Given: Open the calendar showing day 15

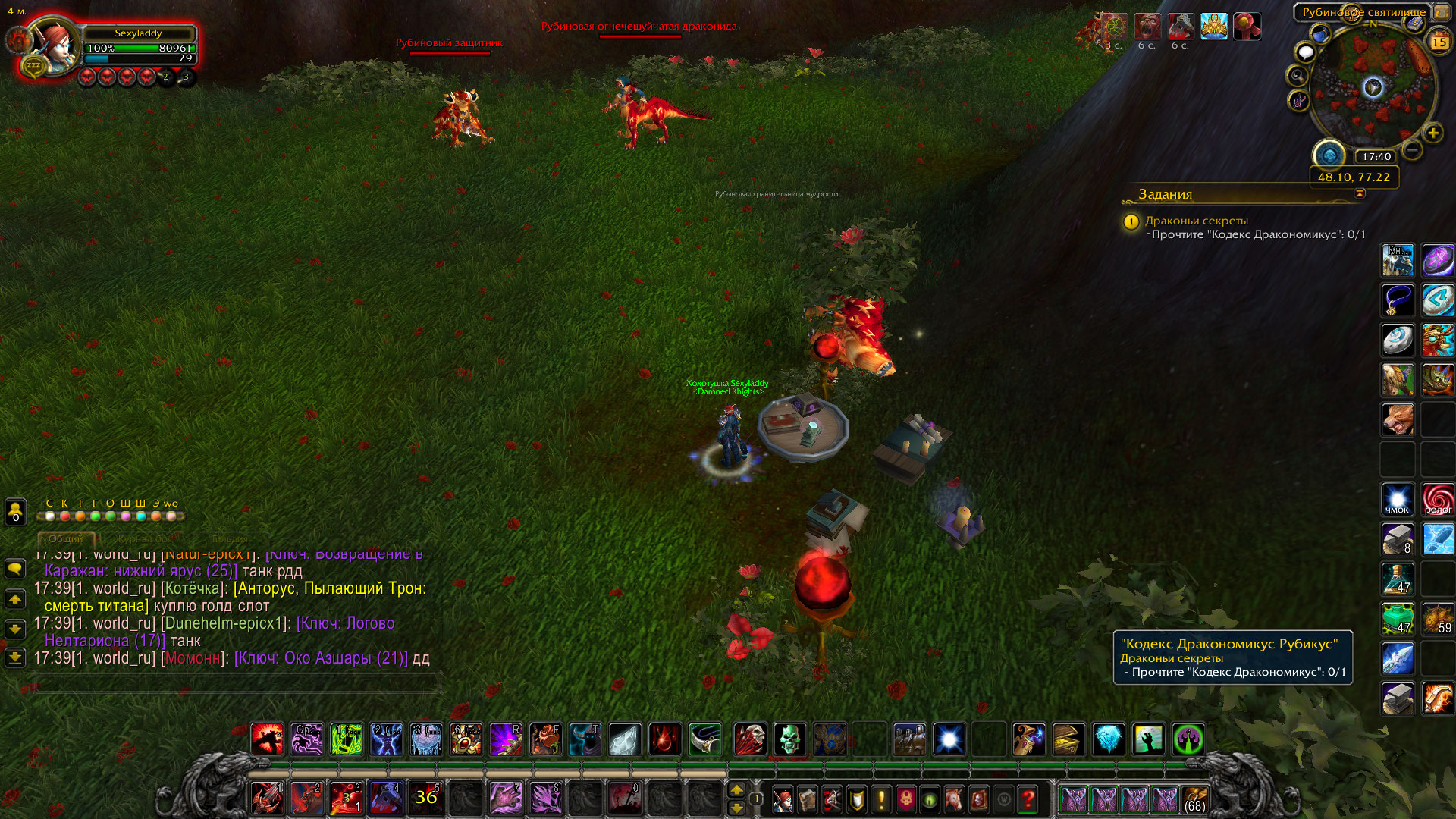Looking at the screenshot, I should [1439, 42].
